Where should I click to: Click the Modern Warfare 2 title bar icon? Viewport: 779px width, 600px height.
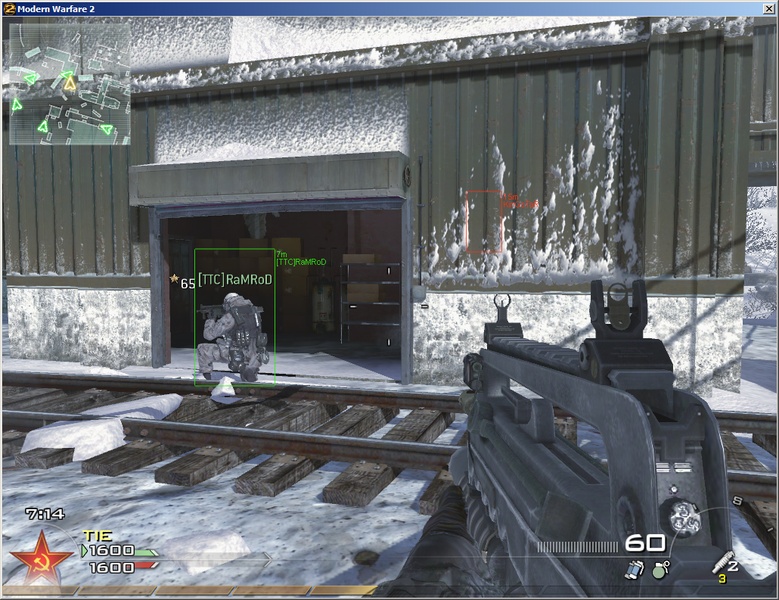coord(9,8)
